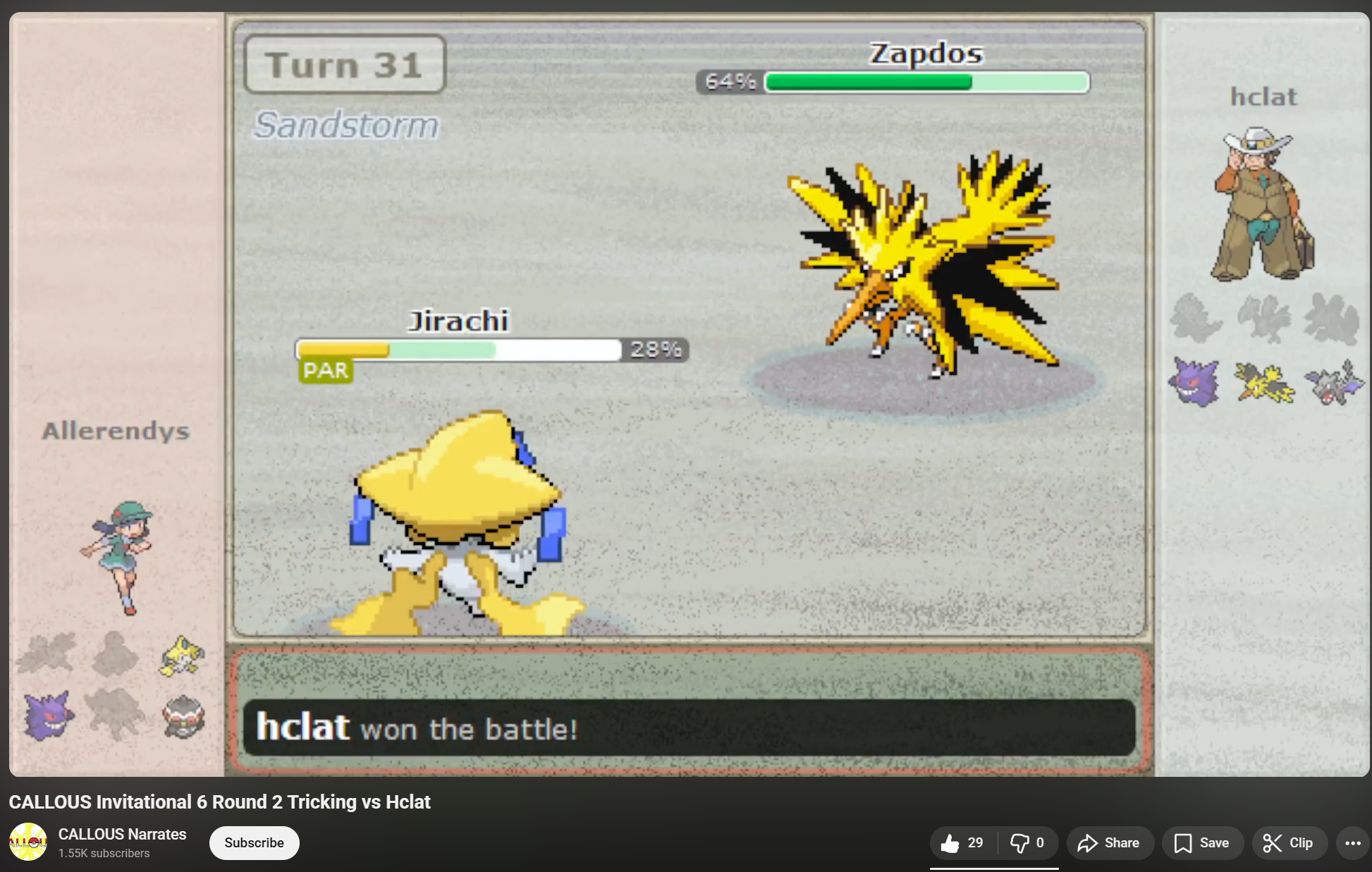The width and height of the screenshot is (1372, 872).
Task: Like the video
Action: [x=963, y=843]
